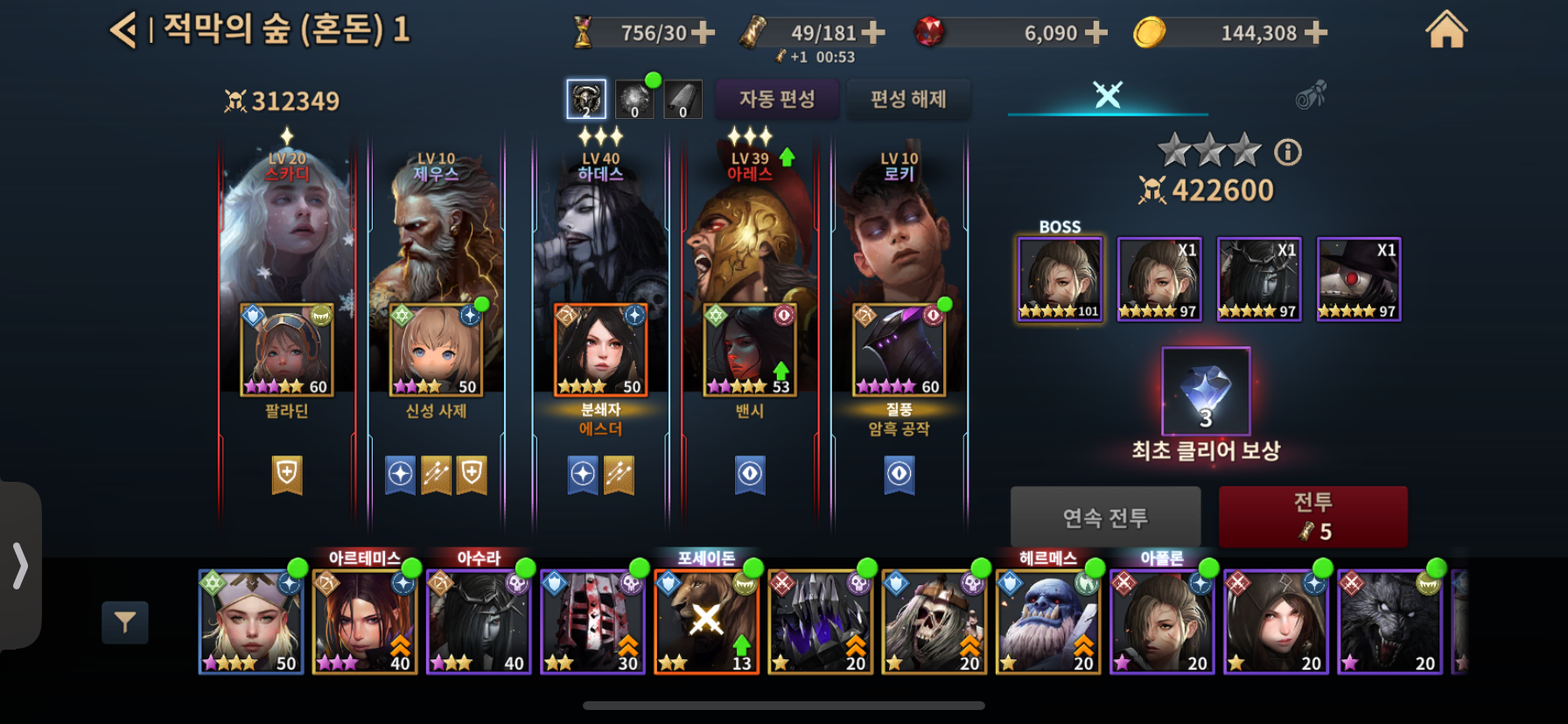This screenshot has height=724, width=1568.
Task: Choose the 암흑 공작 hero portrait
Action: click(899, 350)
